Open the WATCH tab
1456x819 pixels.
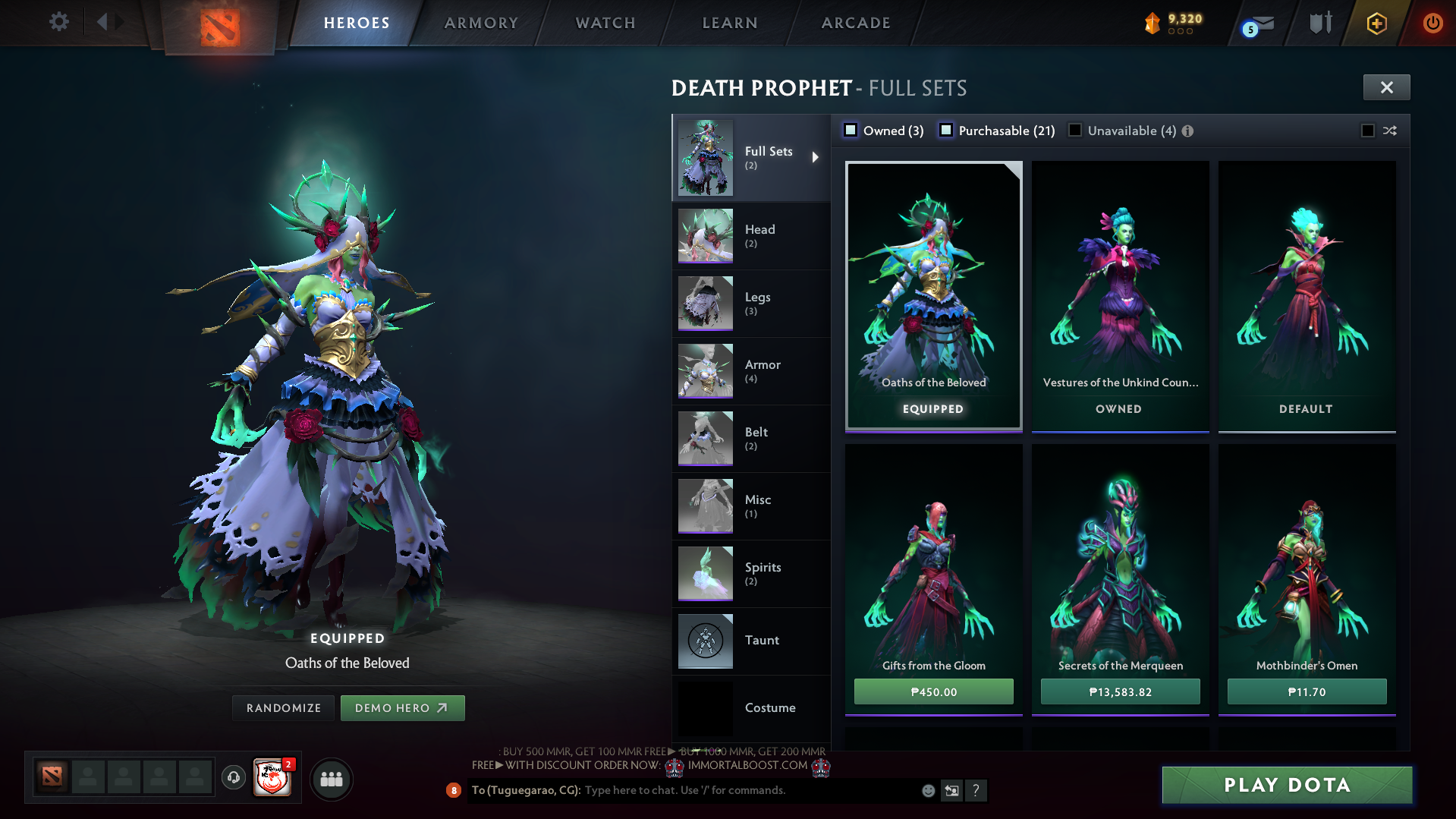pyautogui.click(x=605, y=22)
